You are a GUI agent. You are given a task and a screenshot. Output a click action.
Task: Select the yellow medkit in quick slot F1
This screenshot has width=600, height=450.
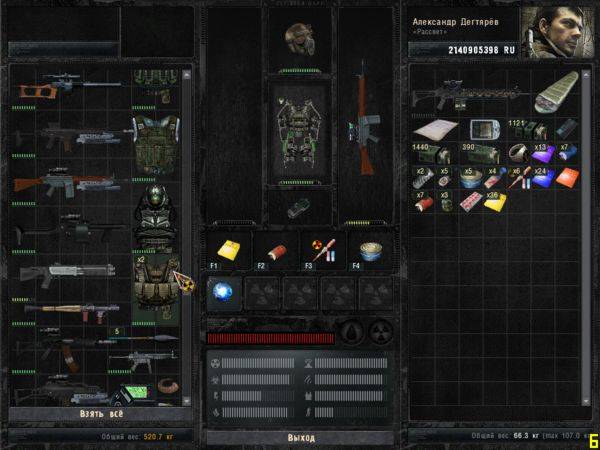point(227,251)
